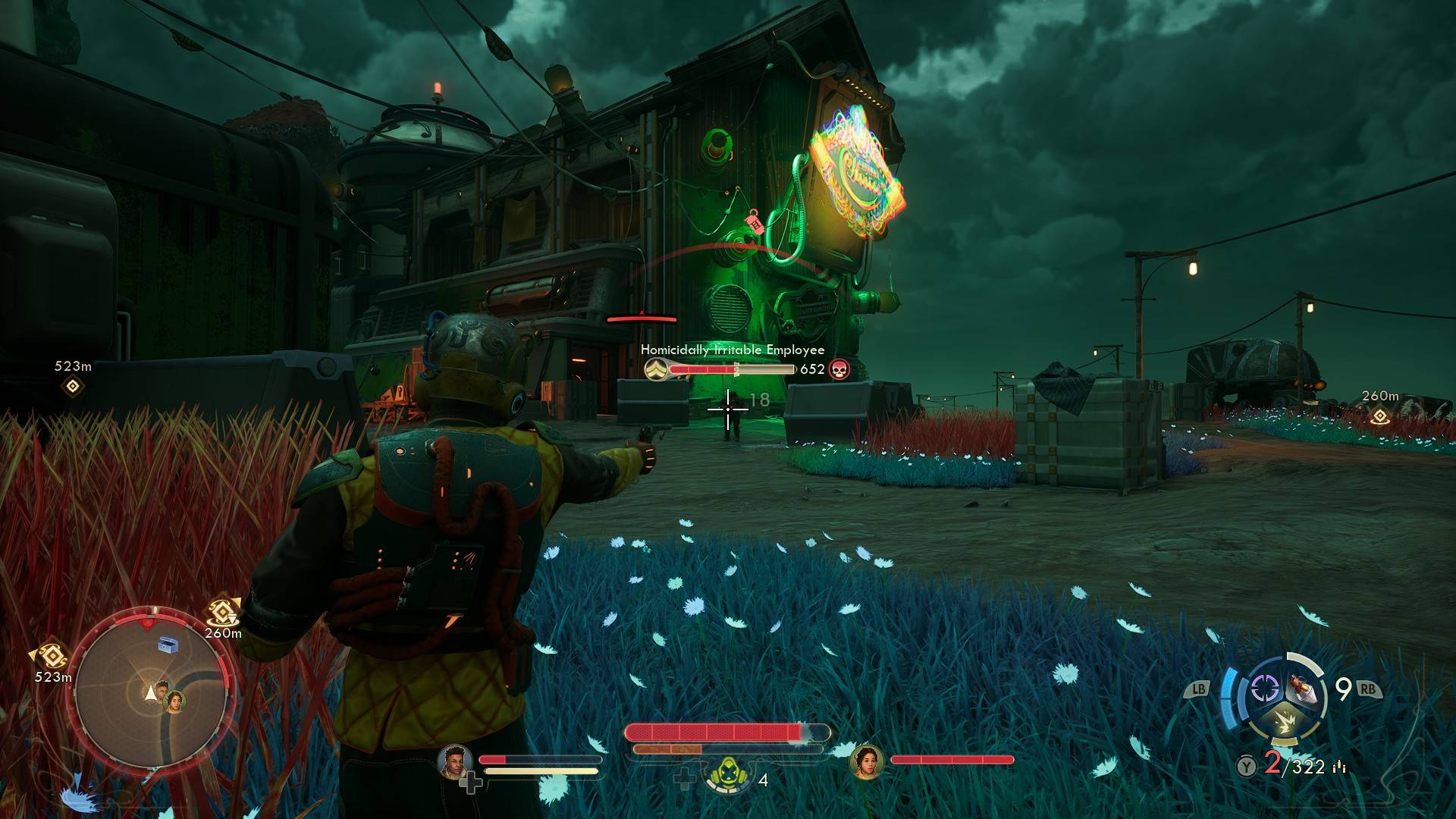Select the left companion portrait at bottom
This screenshot has height=819, width=1456.
coord(455,761)
